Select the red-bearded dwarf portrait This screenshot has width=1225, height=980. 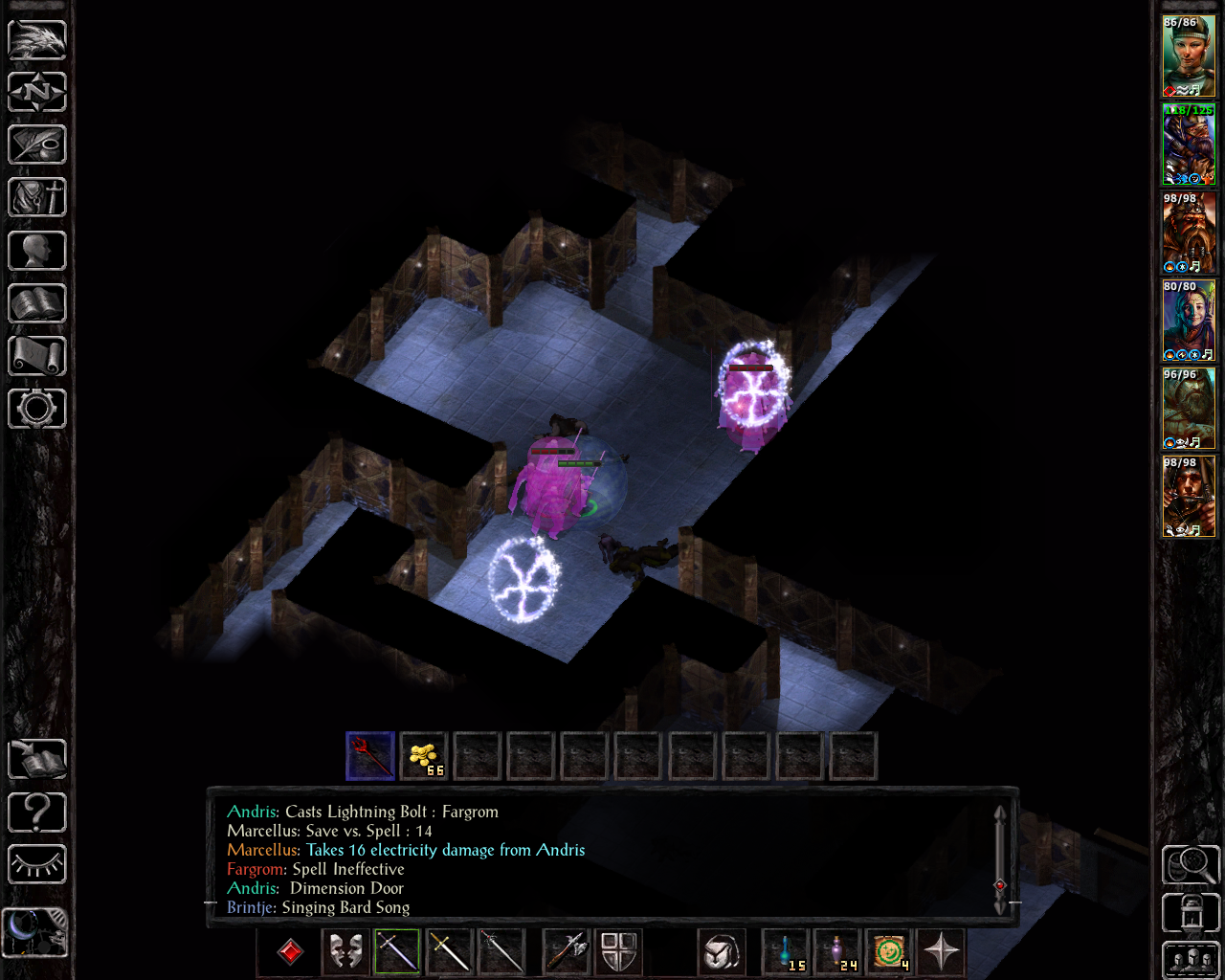(1189, 233)
